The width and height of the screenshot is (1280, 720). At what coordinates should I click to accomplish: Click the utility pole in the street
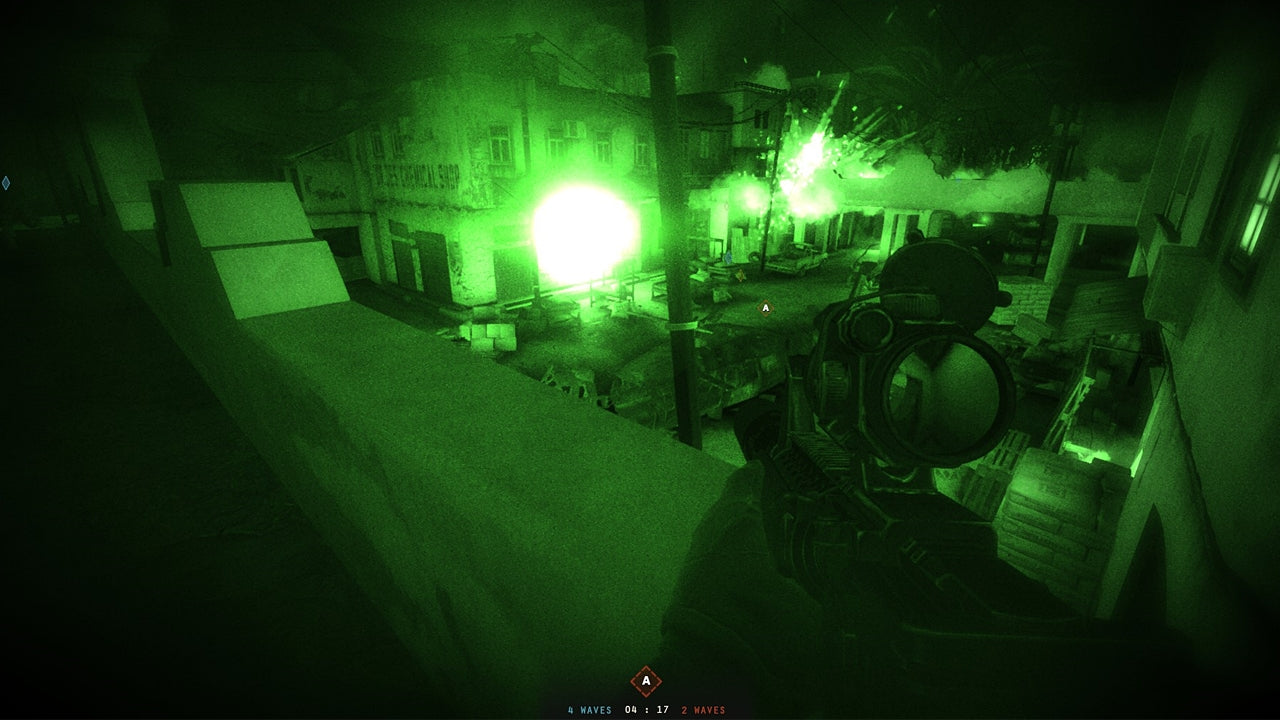tap(665, 250)
